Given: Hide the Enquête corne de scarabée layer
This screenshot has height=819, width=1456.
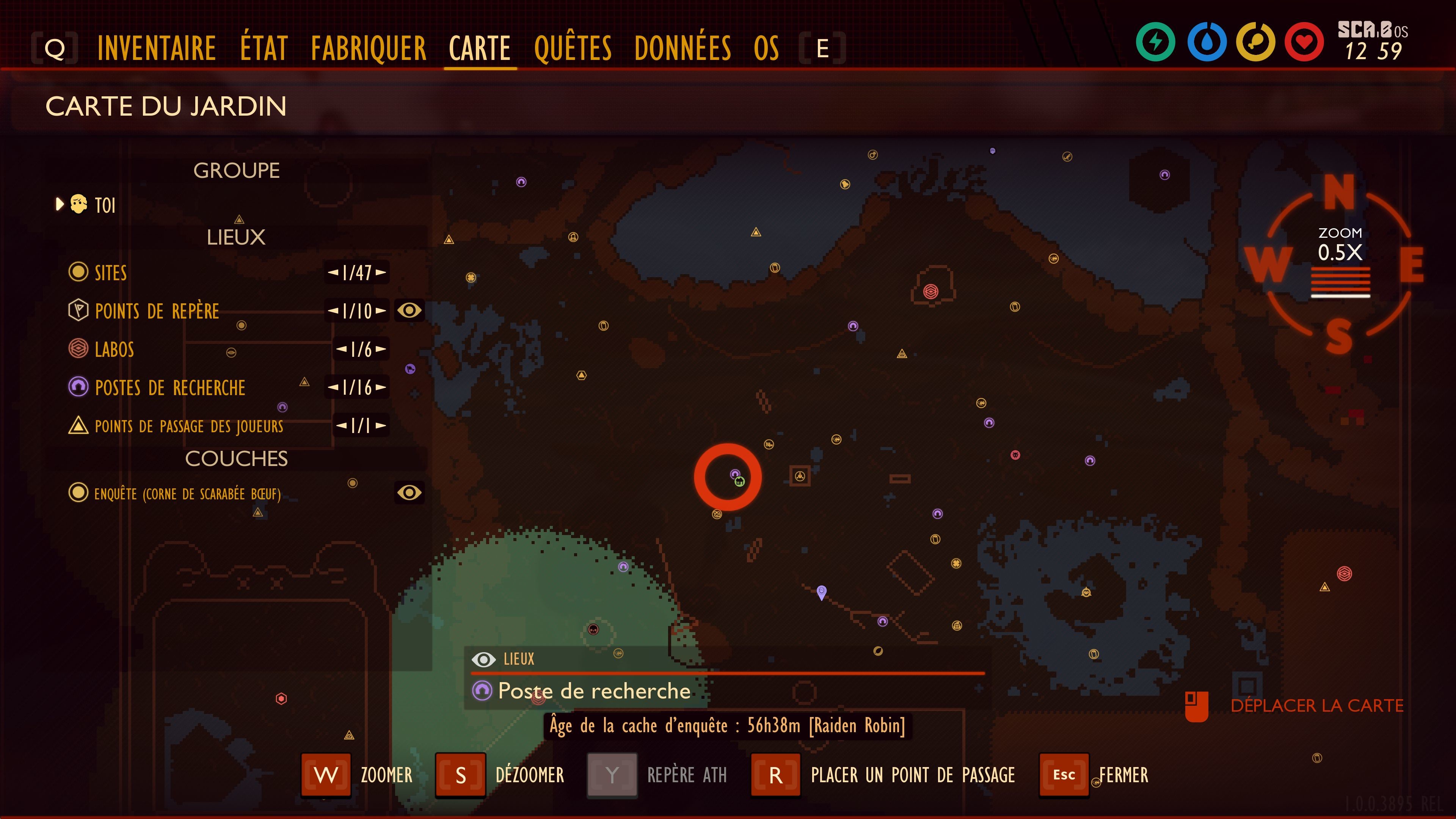Looking at the screenshot, I should click(409, 493).
